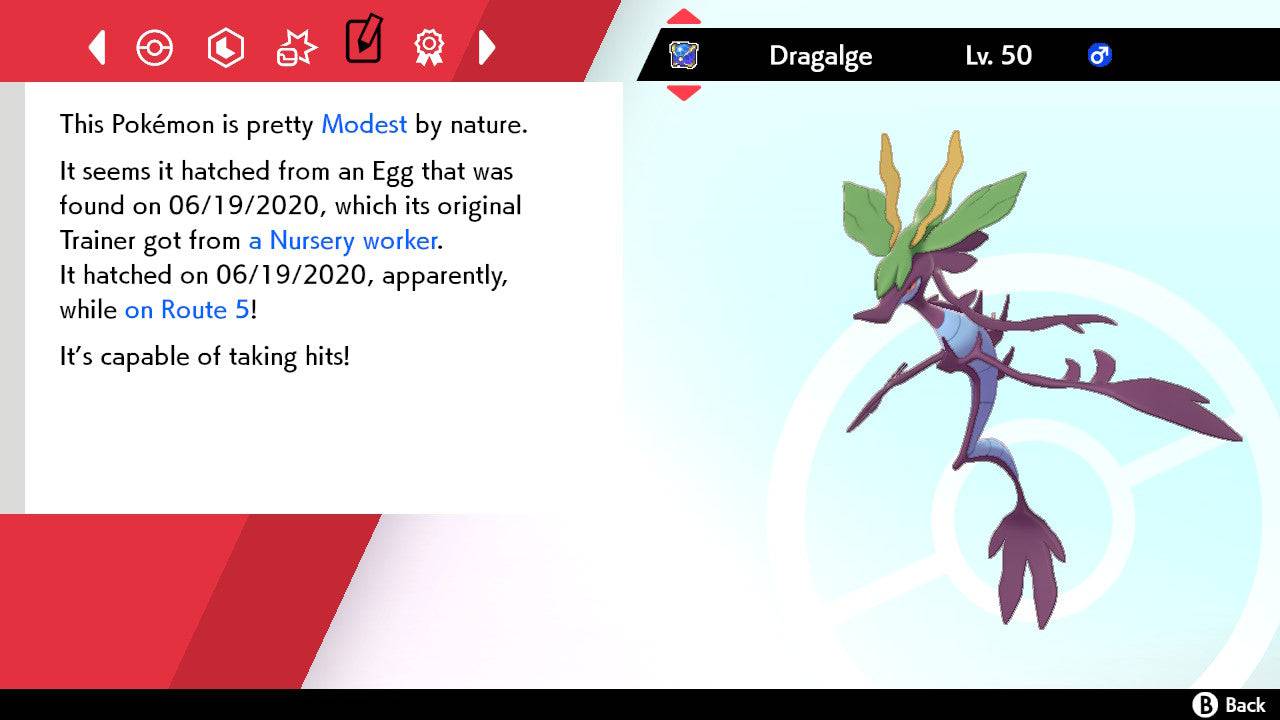Click the Poké Ball icon beside Dragalge's name
This screenshot has width=1280, height=720.
click(x=684, y=56)
